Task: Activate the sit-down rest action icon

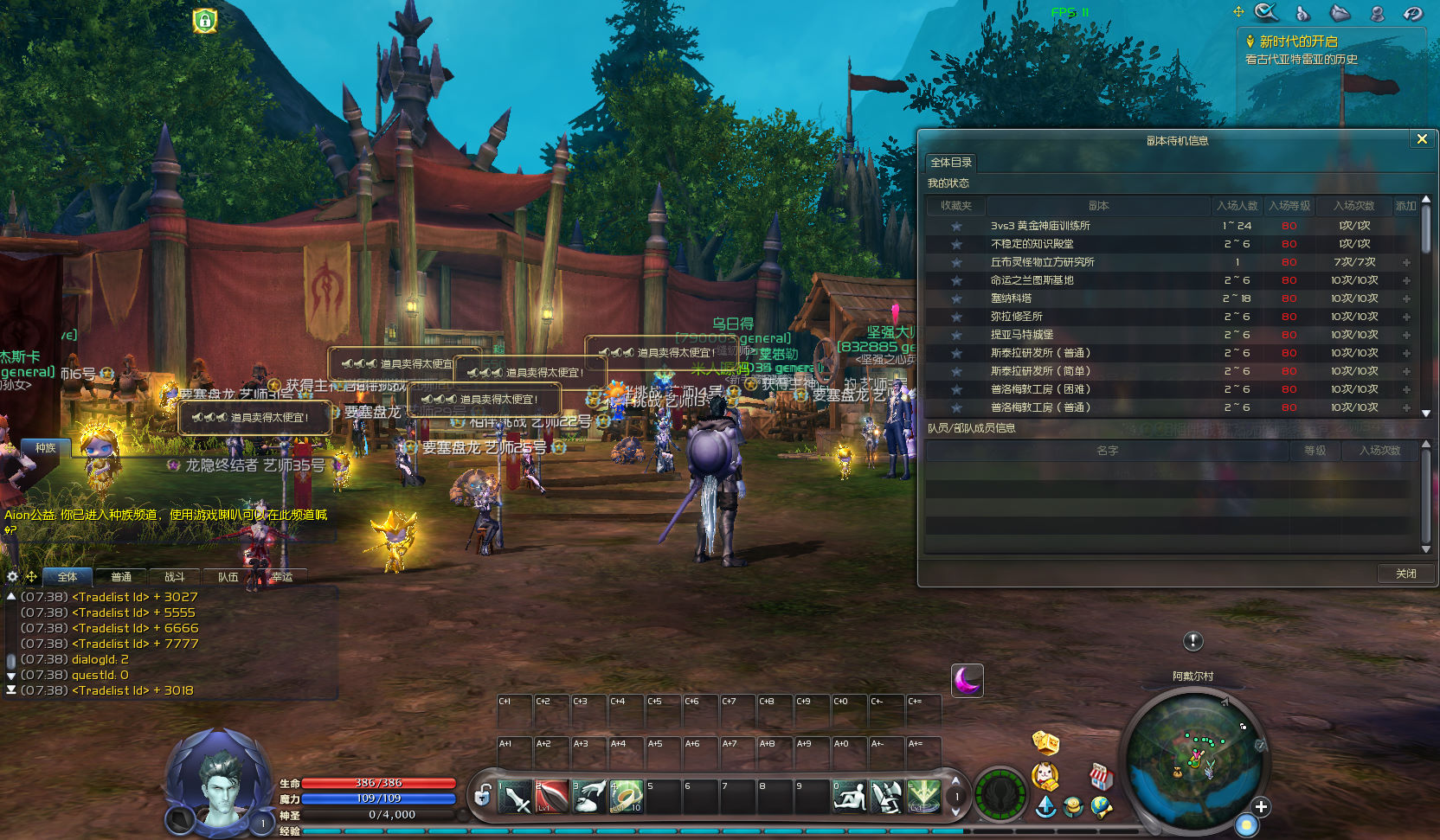Action: (x=849, y=797)
